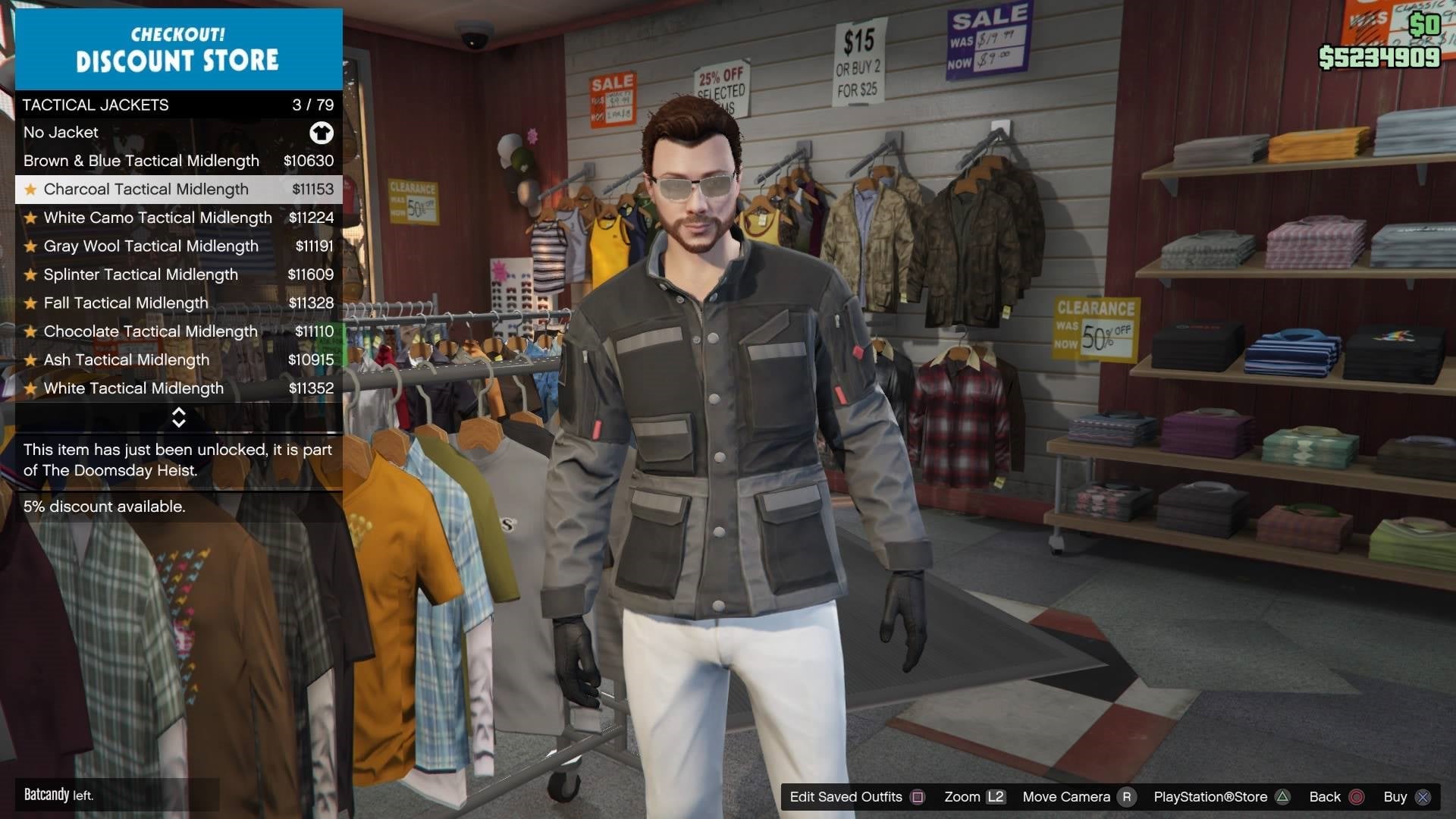The height and width of the screenshot is (819, 1456).
Task: Expand the list downward using the bottom chevron
Action: click(179, 422)
